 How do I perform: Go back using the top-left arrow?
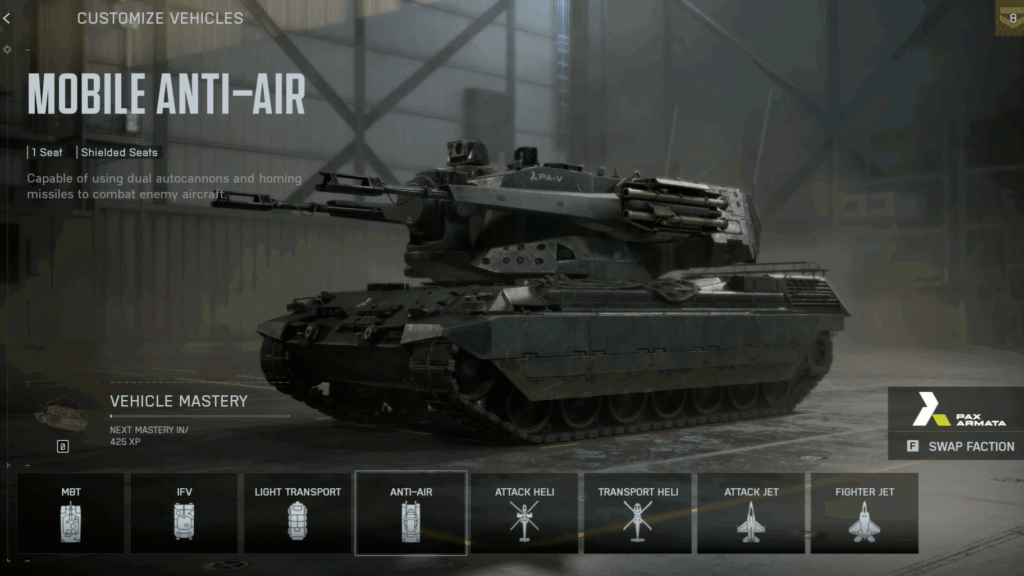point(7,18)
